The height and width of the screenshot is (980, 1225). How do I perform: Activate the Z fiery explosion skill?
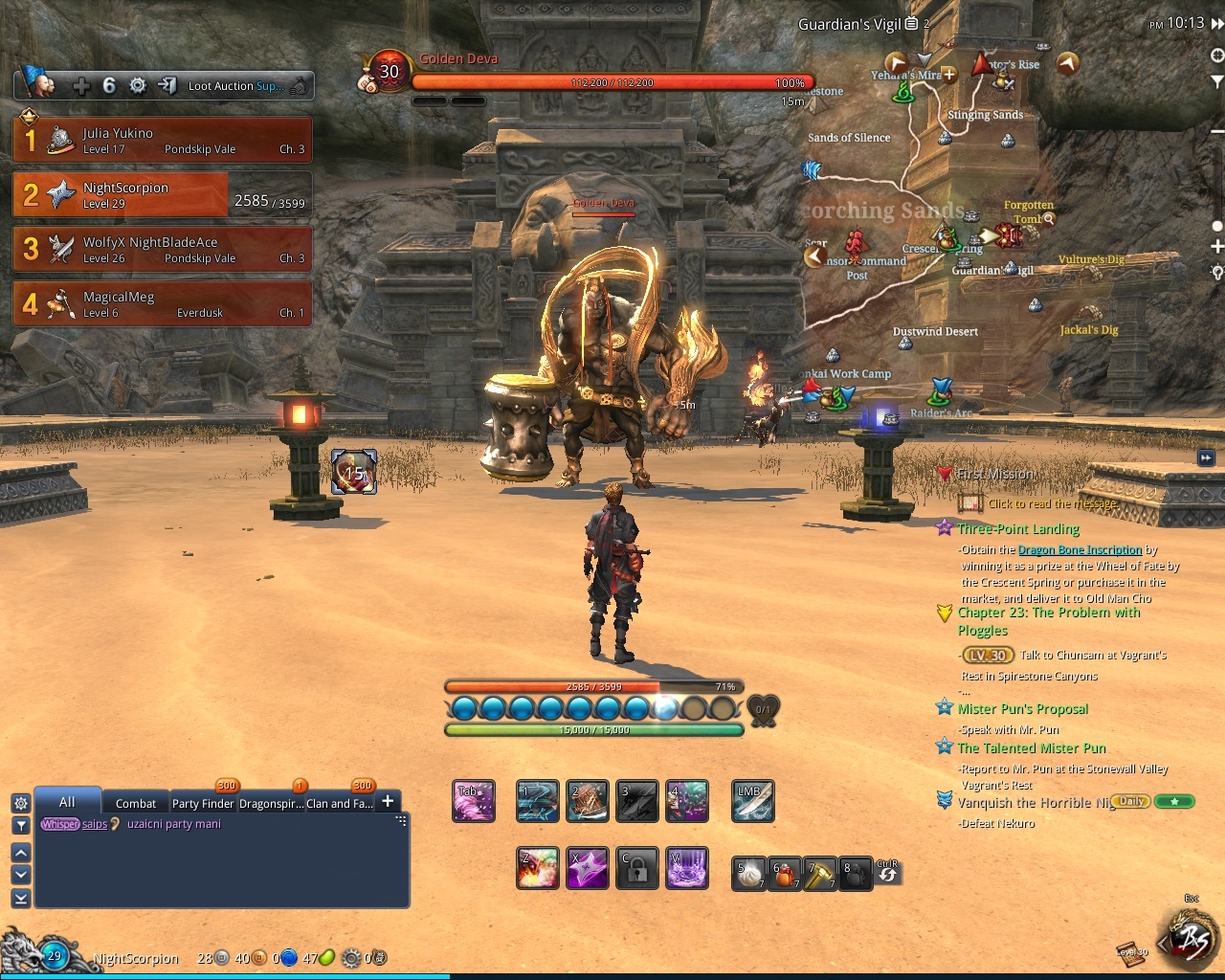tap(538, 868)
